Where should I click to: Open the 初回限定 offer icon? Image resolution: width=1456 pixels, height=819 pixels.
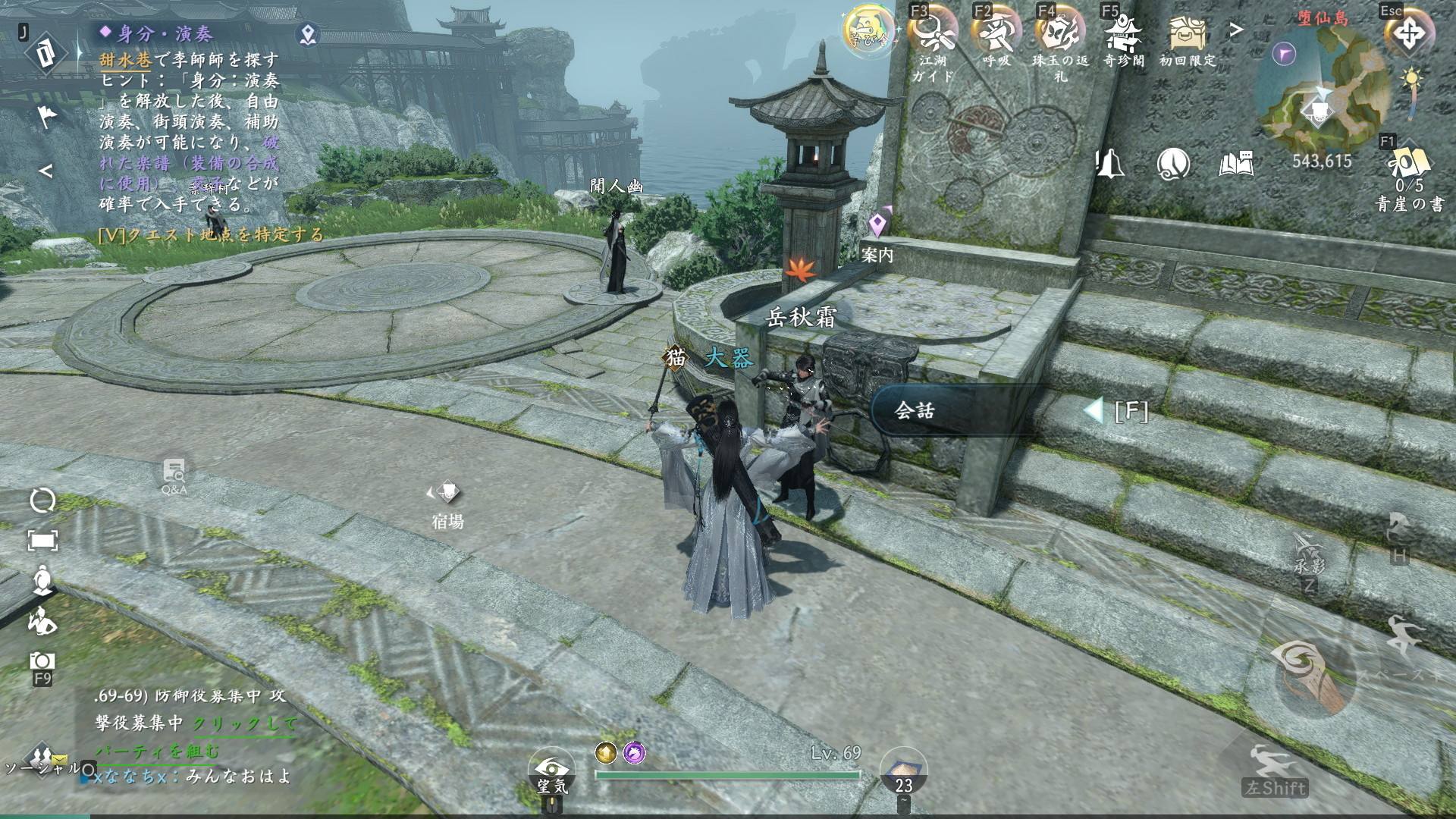[1187, 34]
